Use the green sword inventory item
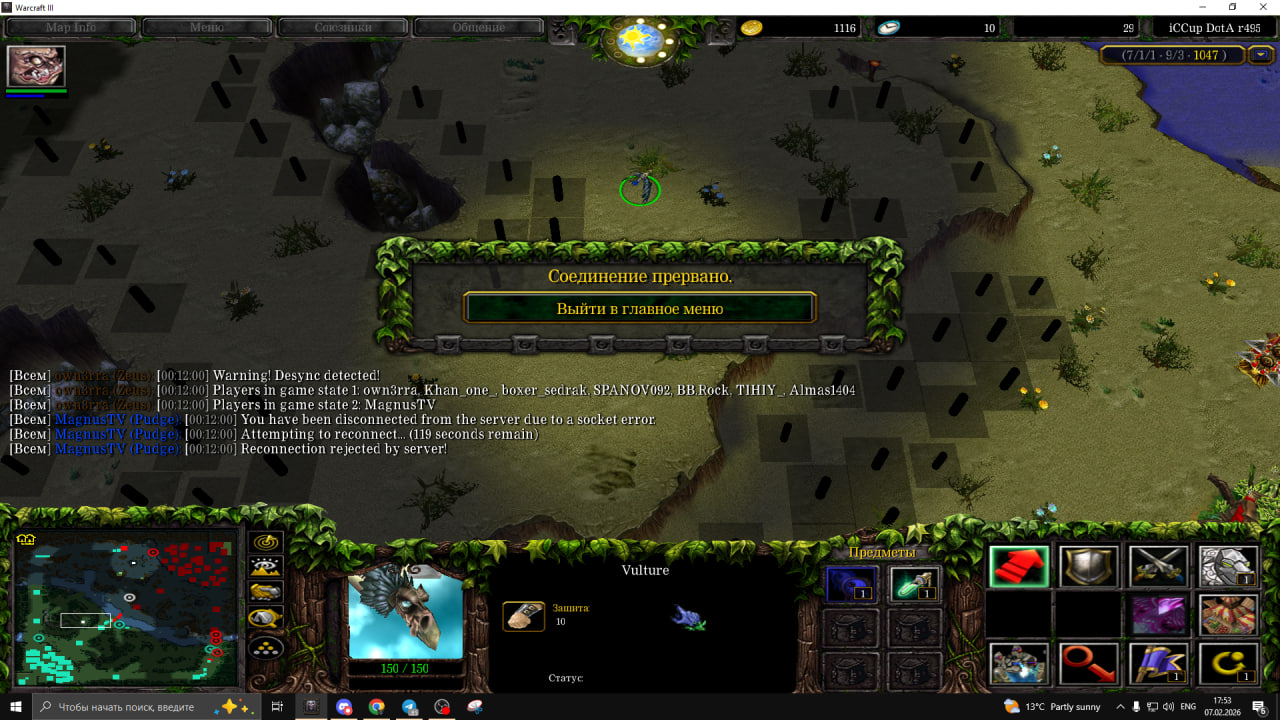The width and height of the screenshot is (1280, 720). [915, 584]
